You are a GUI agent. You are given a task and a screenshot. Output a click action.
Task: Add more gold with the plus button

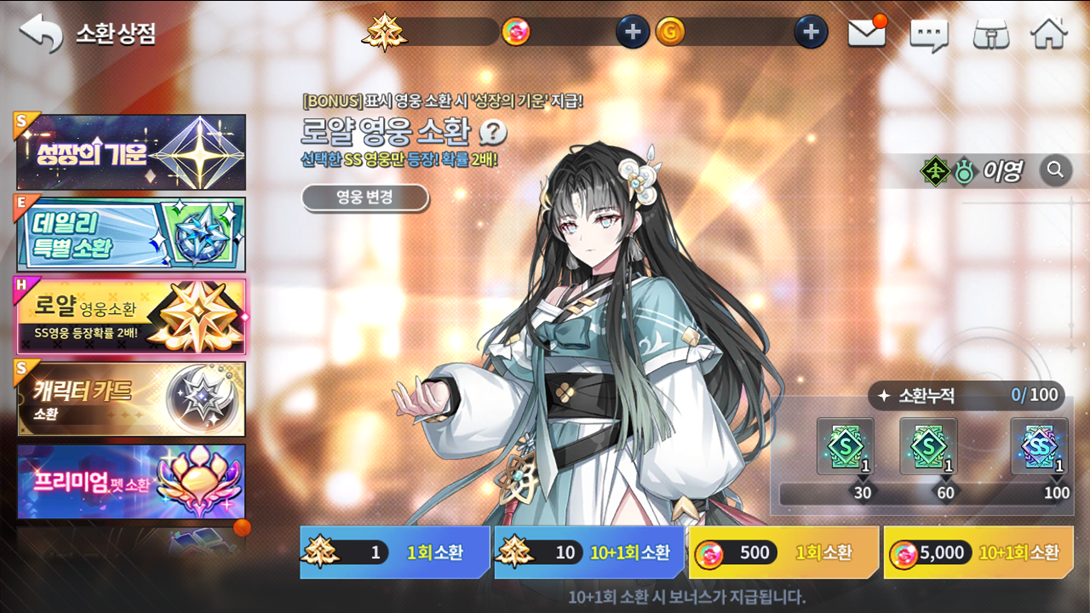click(810, 32)
